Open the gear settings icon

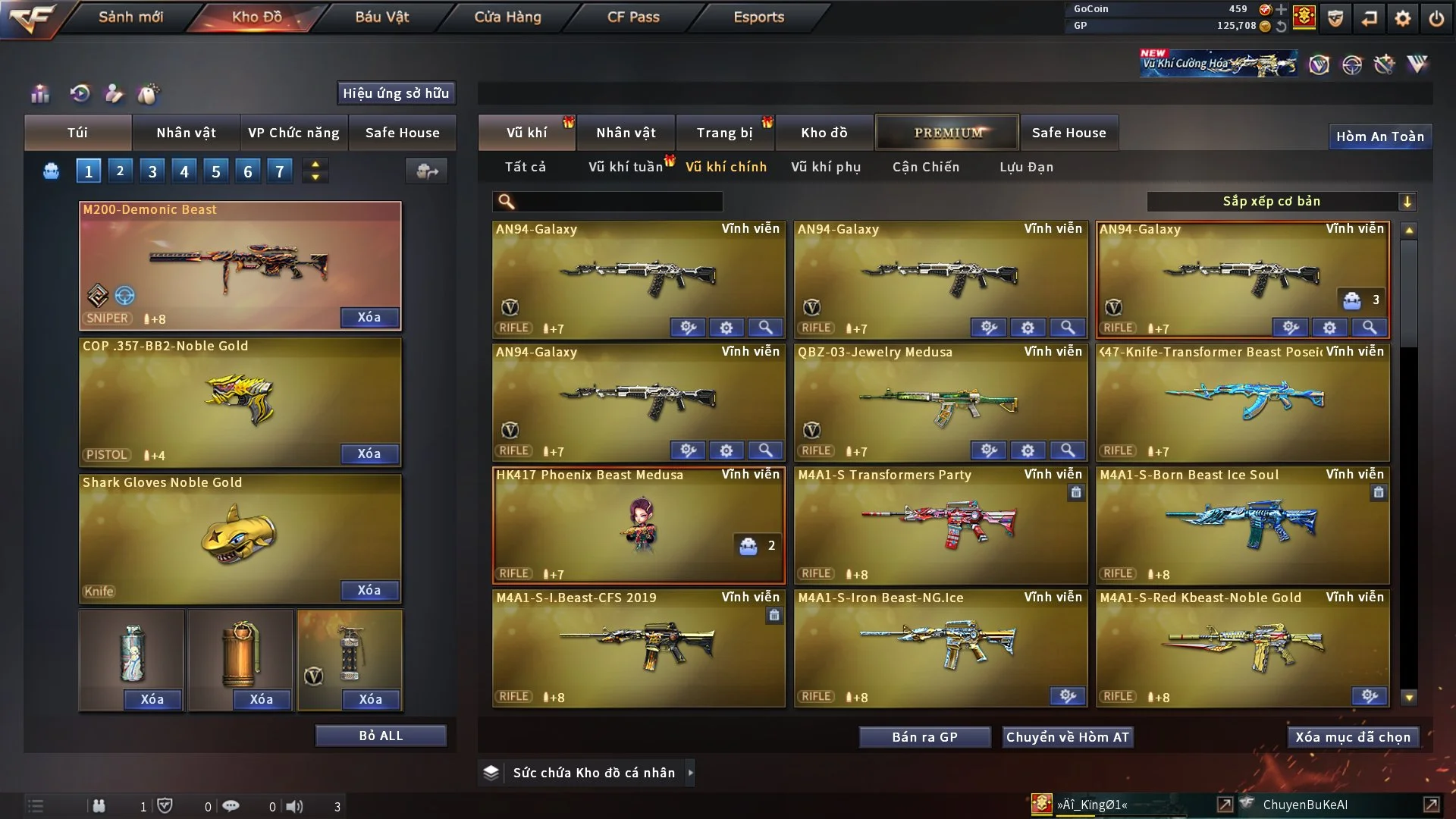tap(1402, 18)
